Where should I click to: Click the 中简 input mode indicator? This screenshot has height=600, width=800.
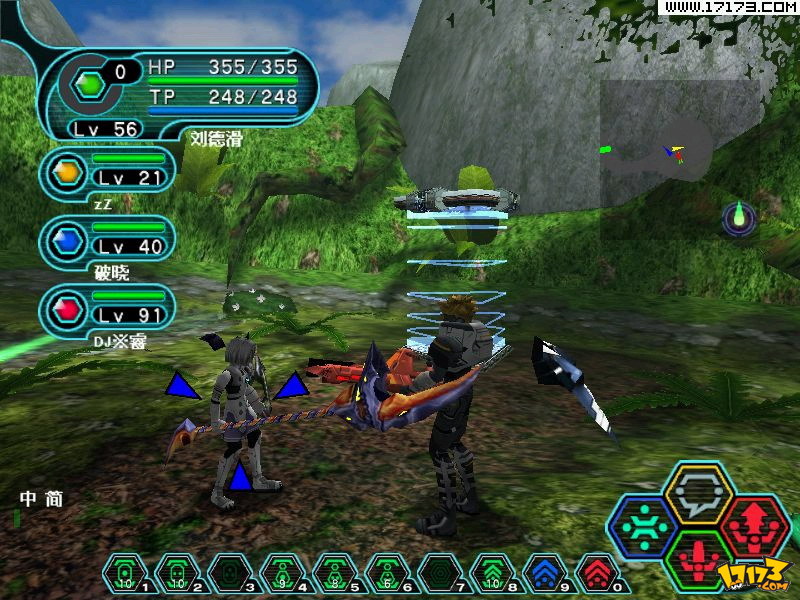pyautogui.click(x=41, y=499)
